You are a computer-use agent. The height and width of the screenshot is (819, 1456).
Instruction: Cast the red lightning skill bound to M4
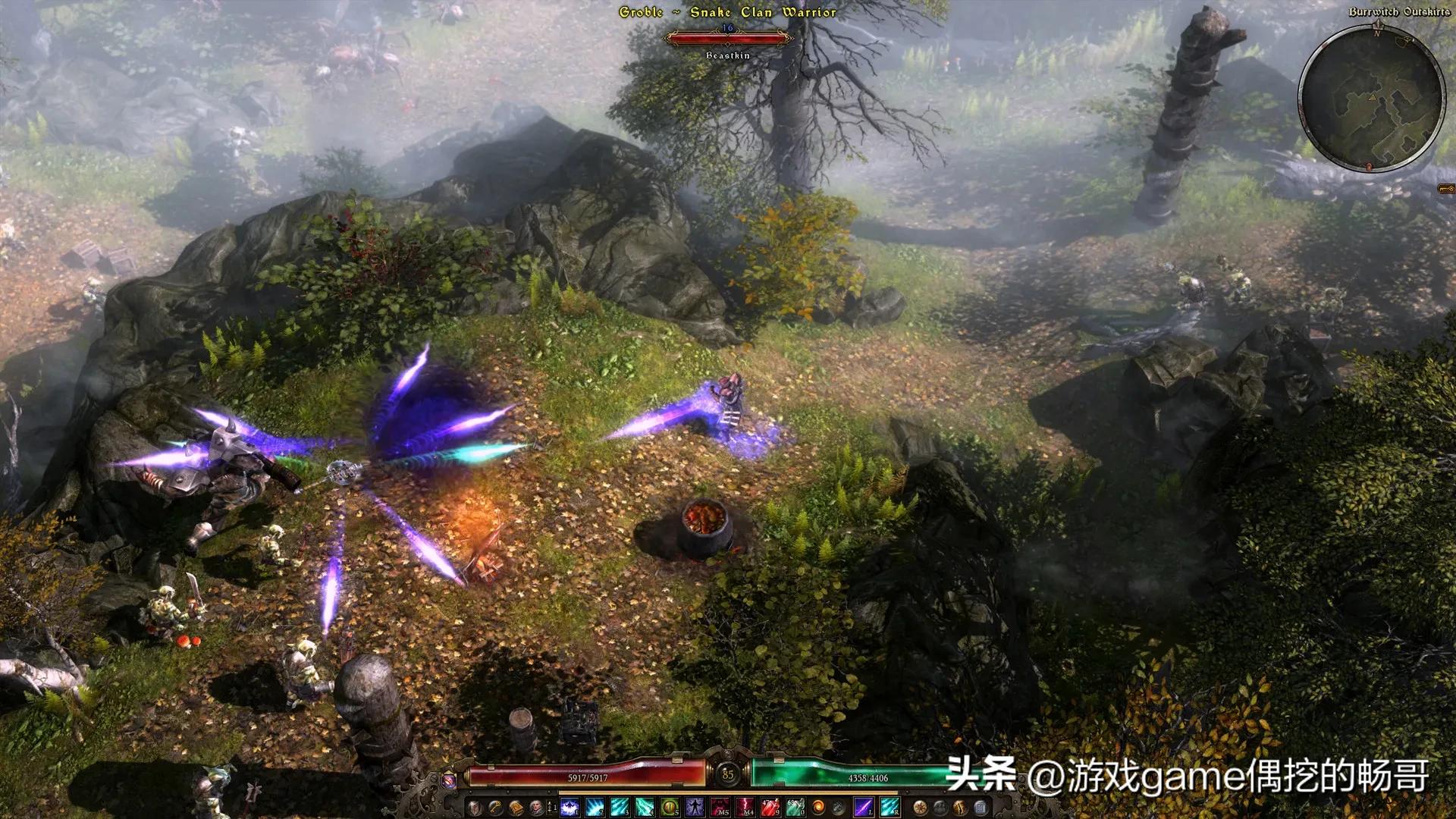pos(745,808)
